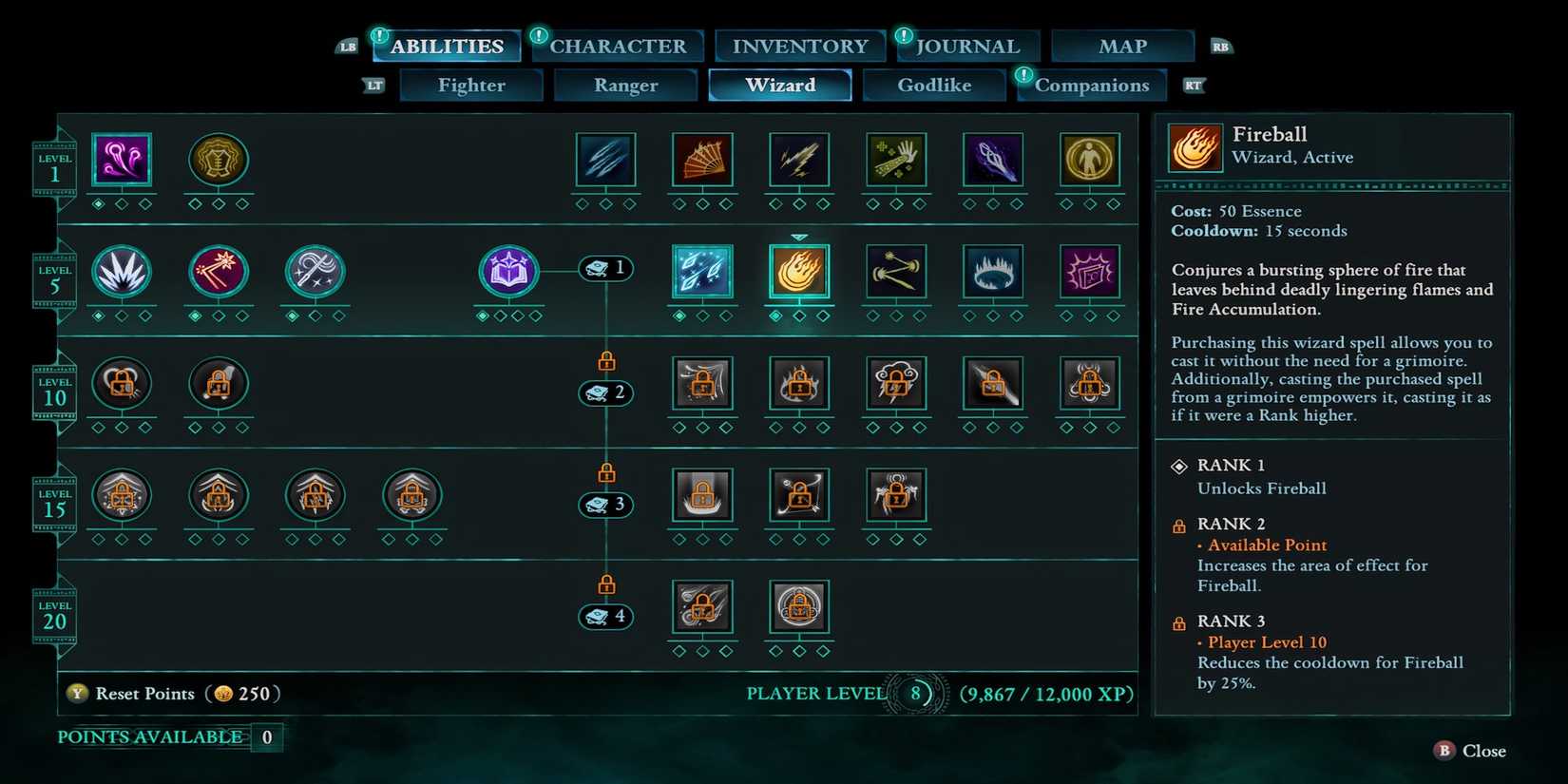Select the mage armor spell icon at level 1

coord(219,162)
